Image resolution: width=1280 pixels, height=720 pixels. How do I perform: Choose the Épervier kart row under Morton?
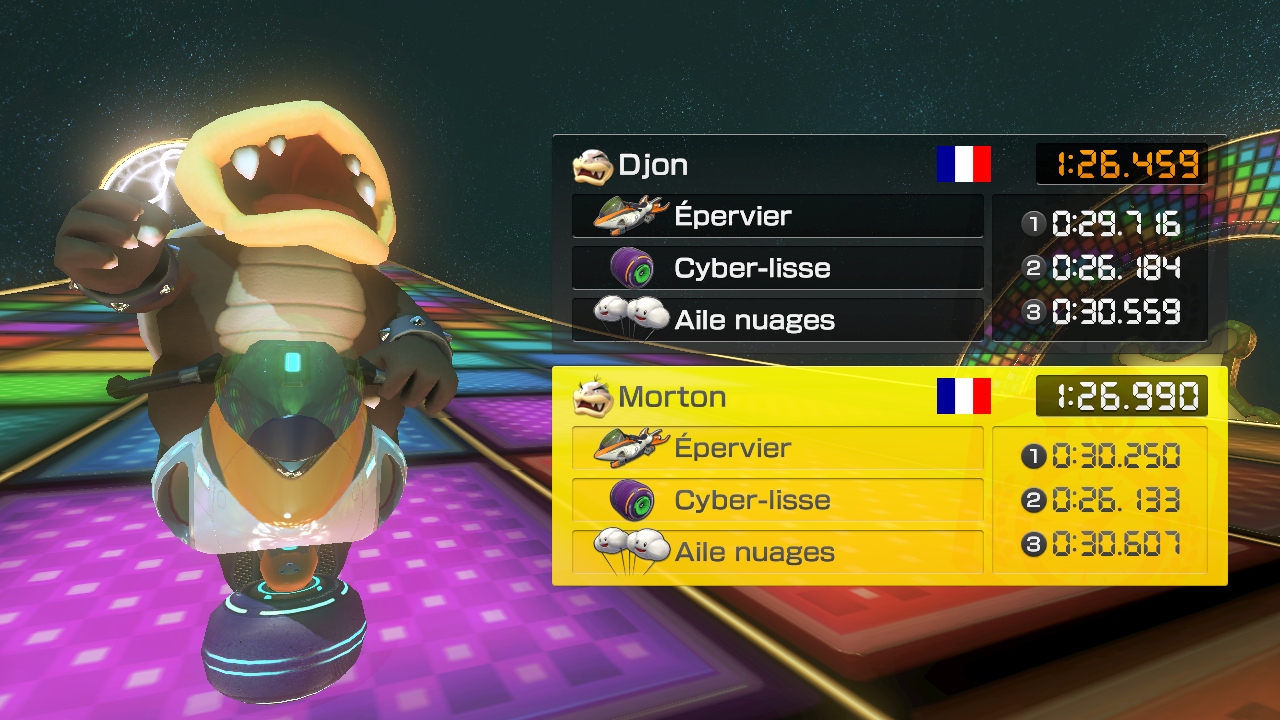(777, 448)
